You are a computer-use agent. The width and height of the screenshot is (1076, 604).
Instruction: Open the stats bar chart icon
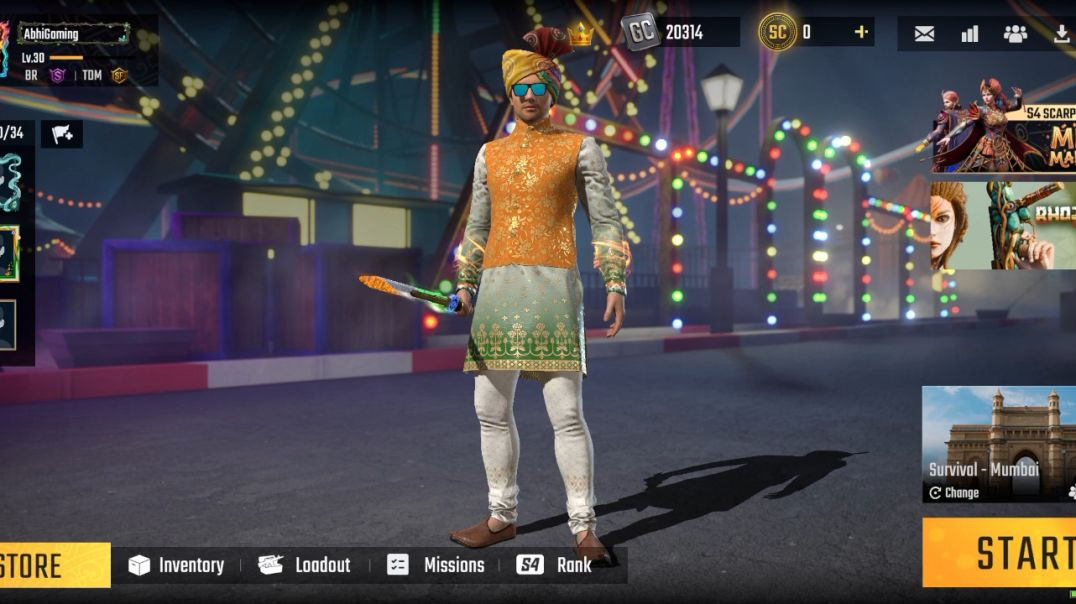[x=969, y=34]
